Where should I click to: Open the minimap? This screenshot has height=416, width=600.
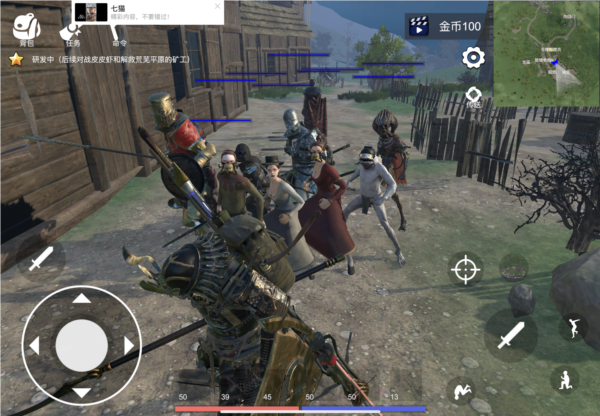[546, 52]
